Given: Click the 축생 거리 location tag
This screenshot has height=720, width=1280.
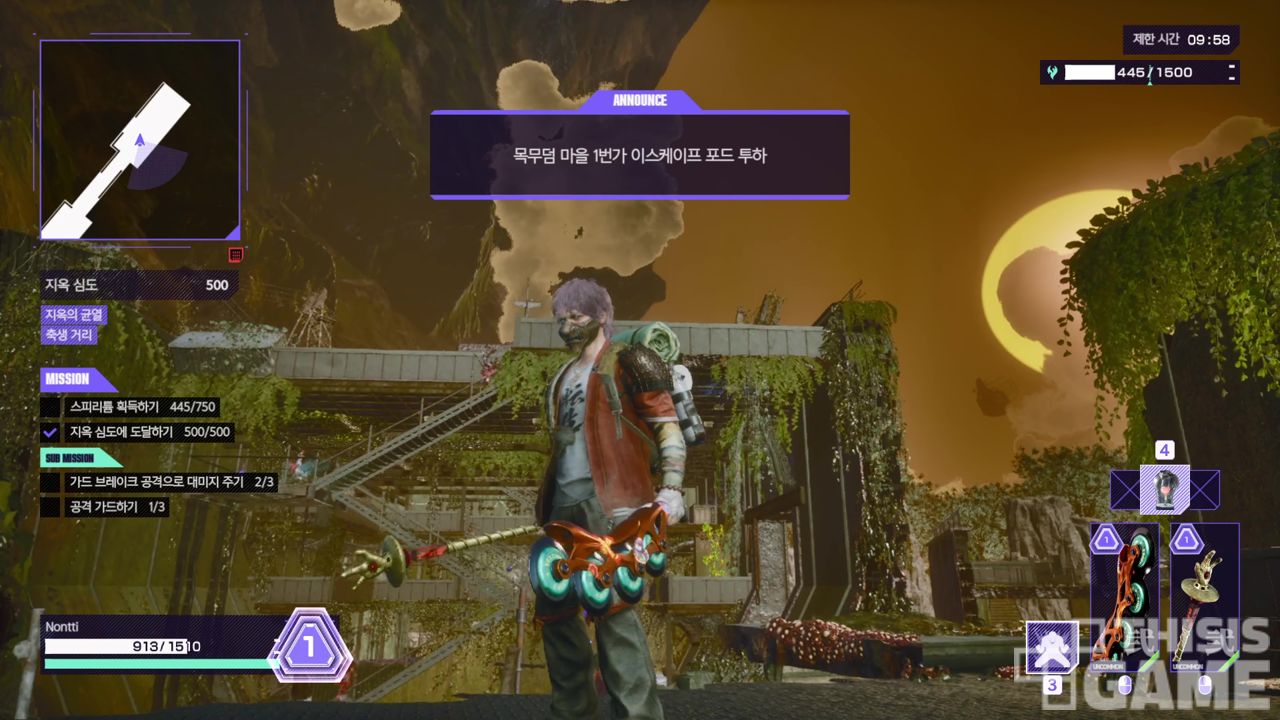Looking at the screenshot, I should (x=69, y=335).
